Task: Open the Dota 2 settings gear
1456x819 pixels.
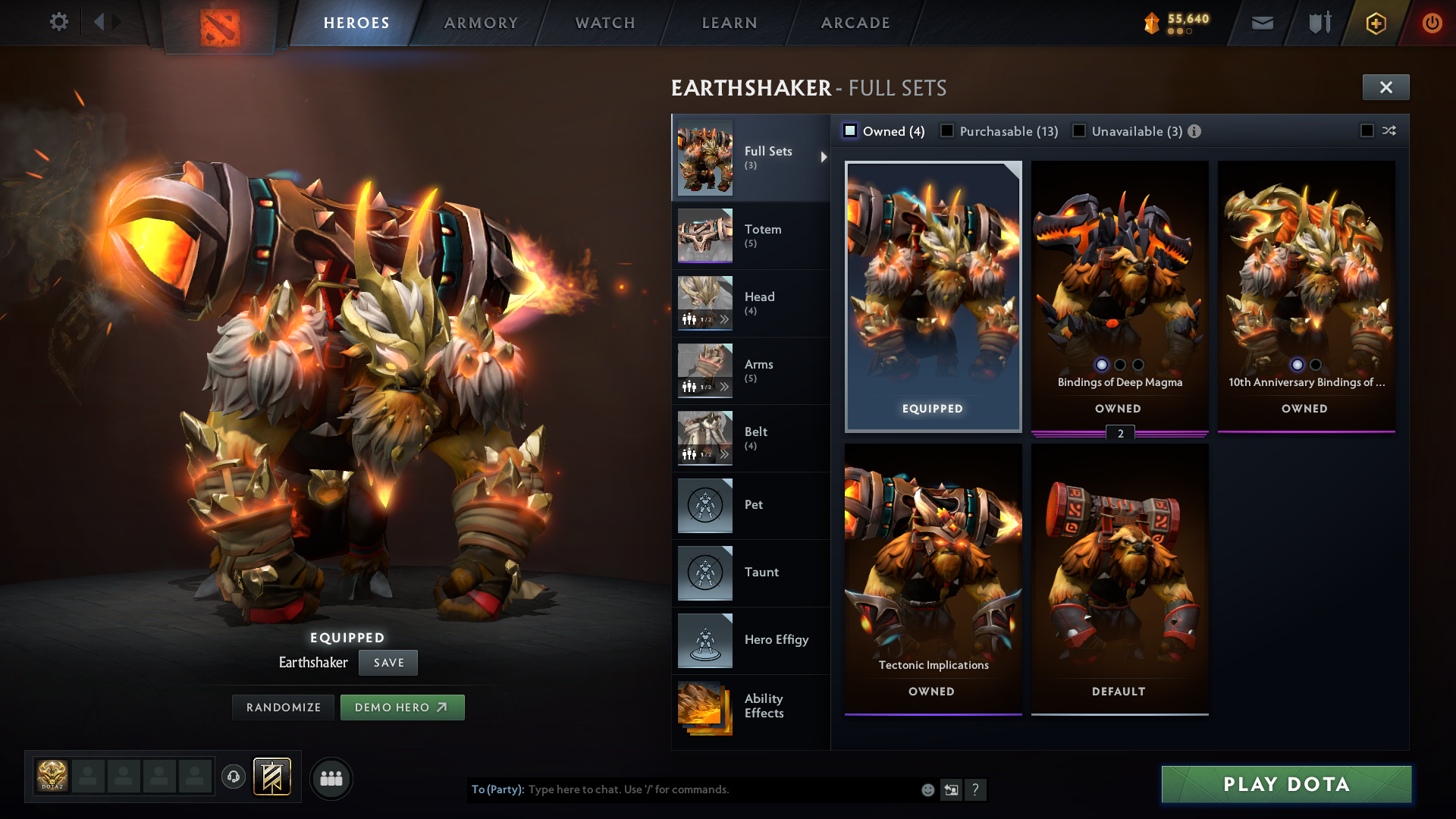Action: coord(58,22)
